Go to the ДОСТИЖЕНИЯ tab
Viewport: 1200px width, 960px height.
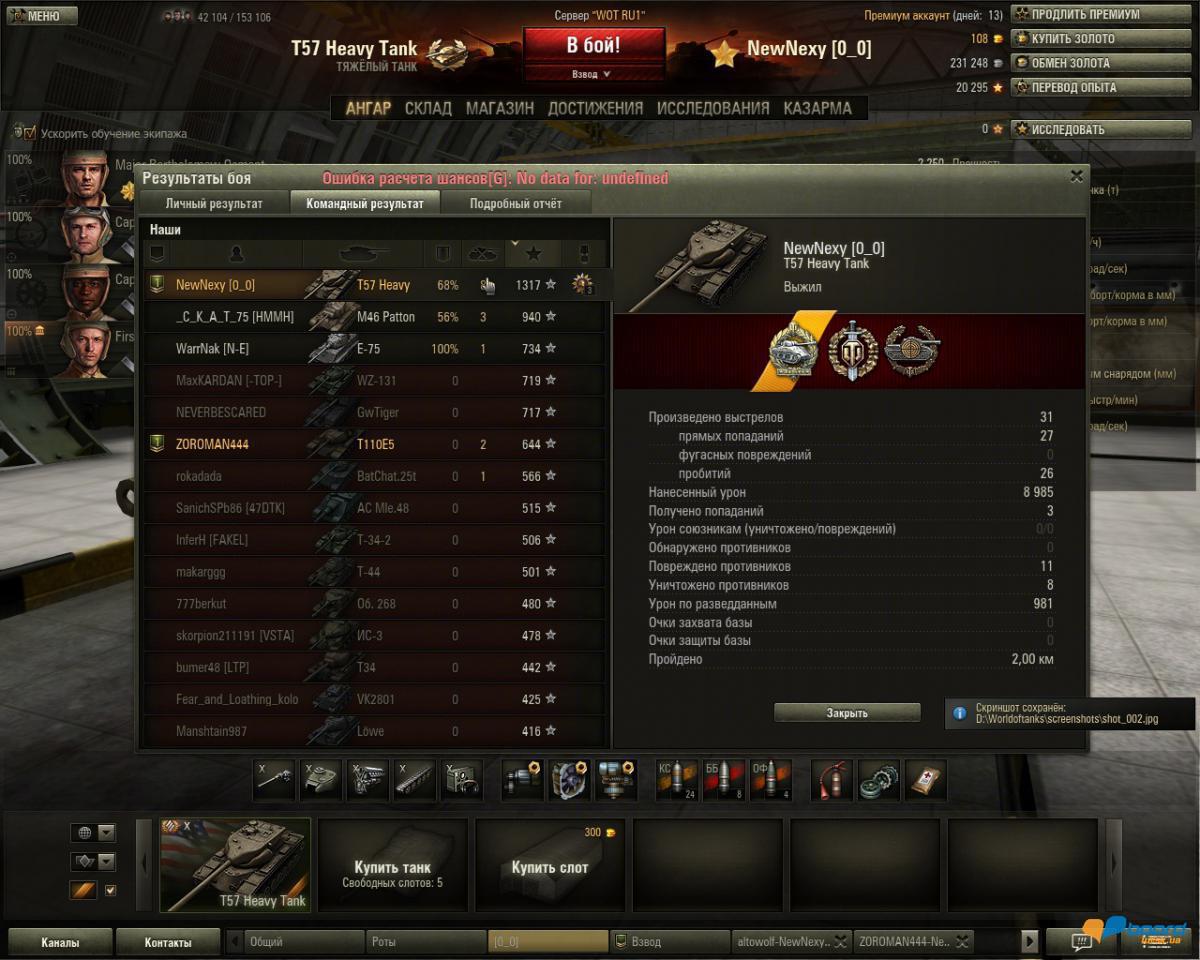tap(595, 108)
